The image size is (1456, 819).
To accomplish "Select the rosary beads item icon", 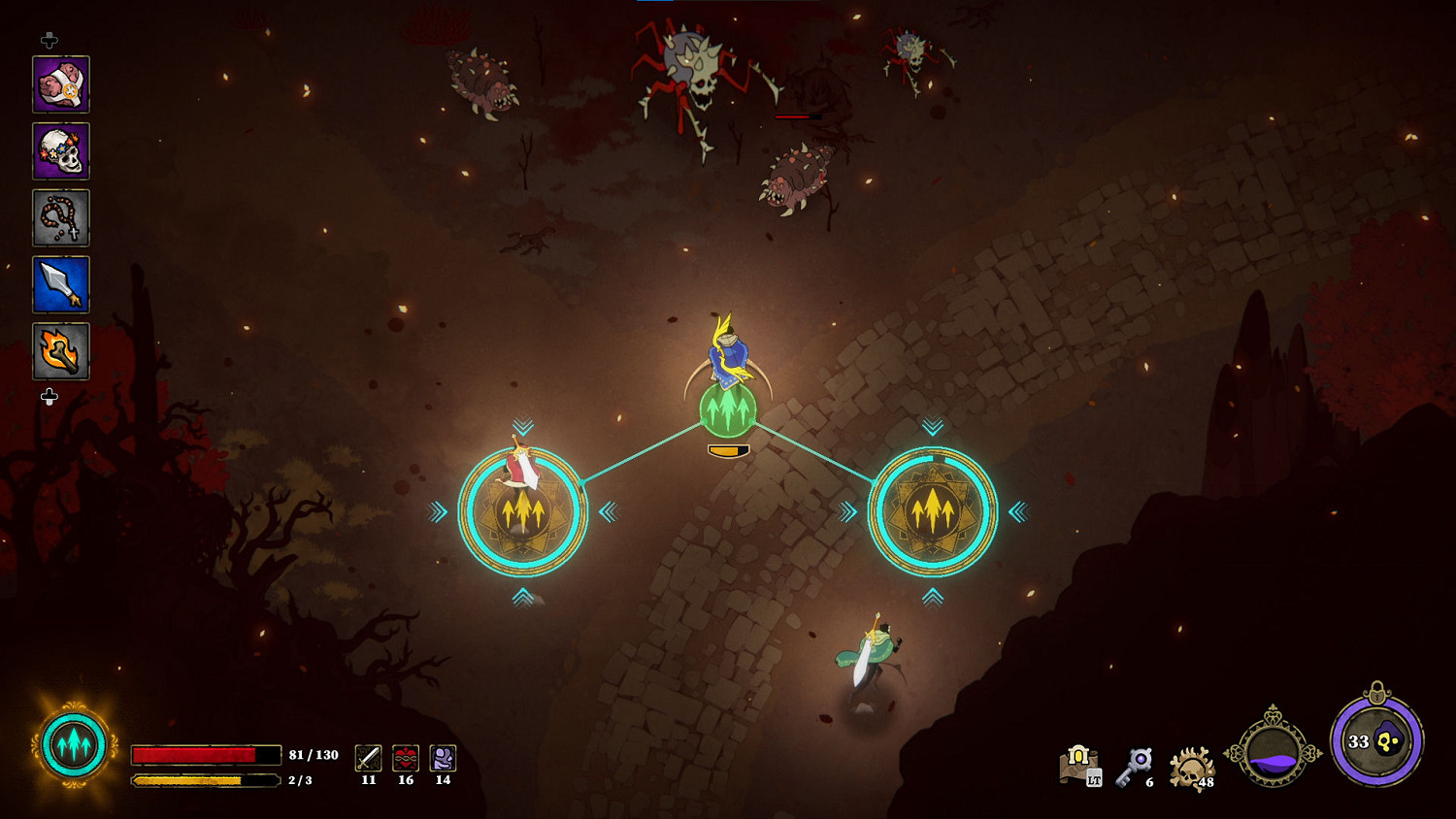I will [x=60, y=217].
